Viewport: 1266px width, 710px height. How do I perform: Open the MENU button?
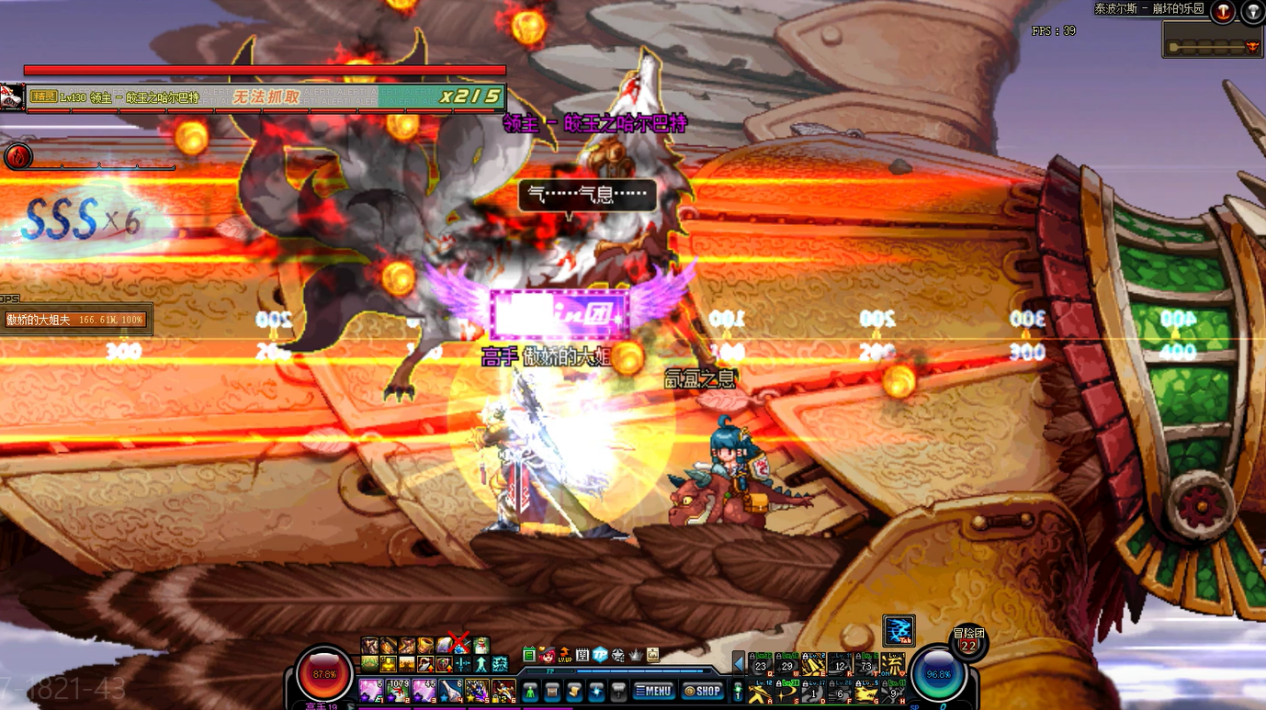point(654,690)
